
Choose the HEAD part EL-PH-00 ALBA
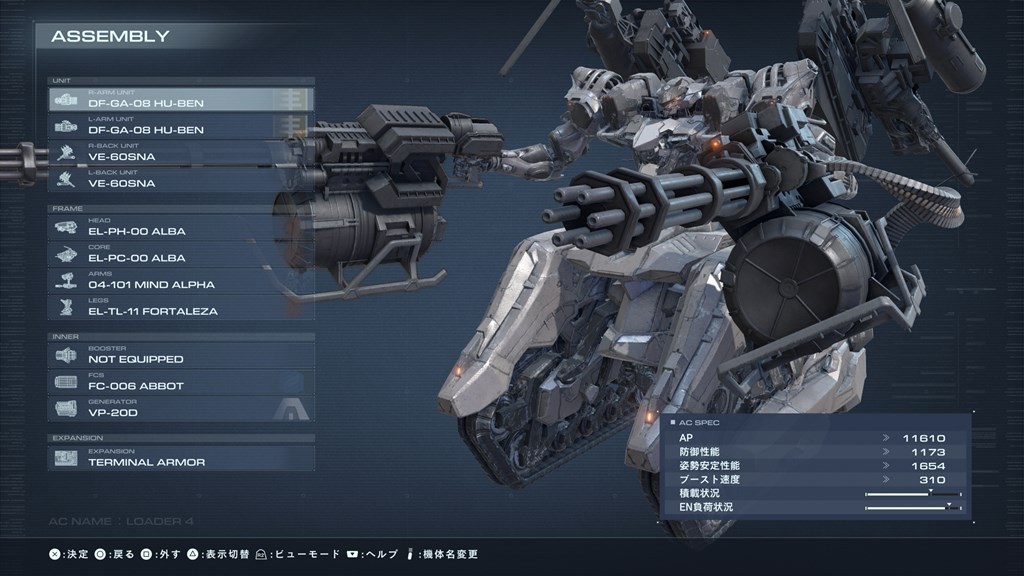tap(180, 228)
